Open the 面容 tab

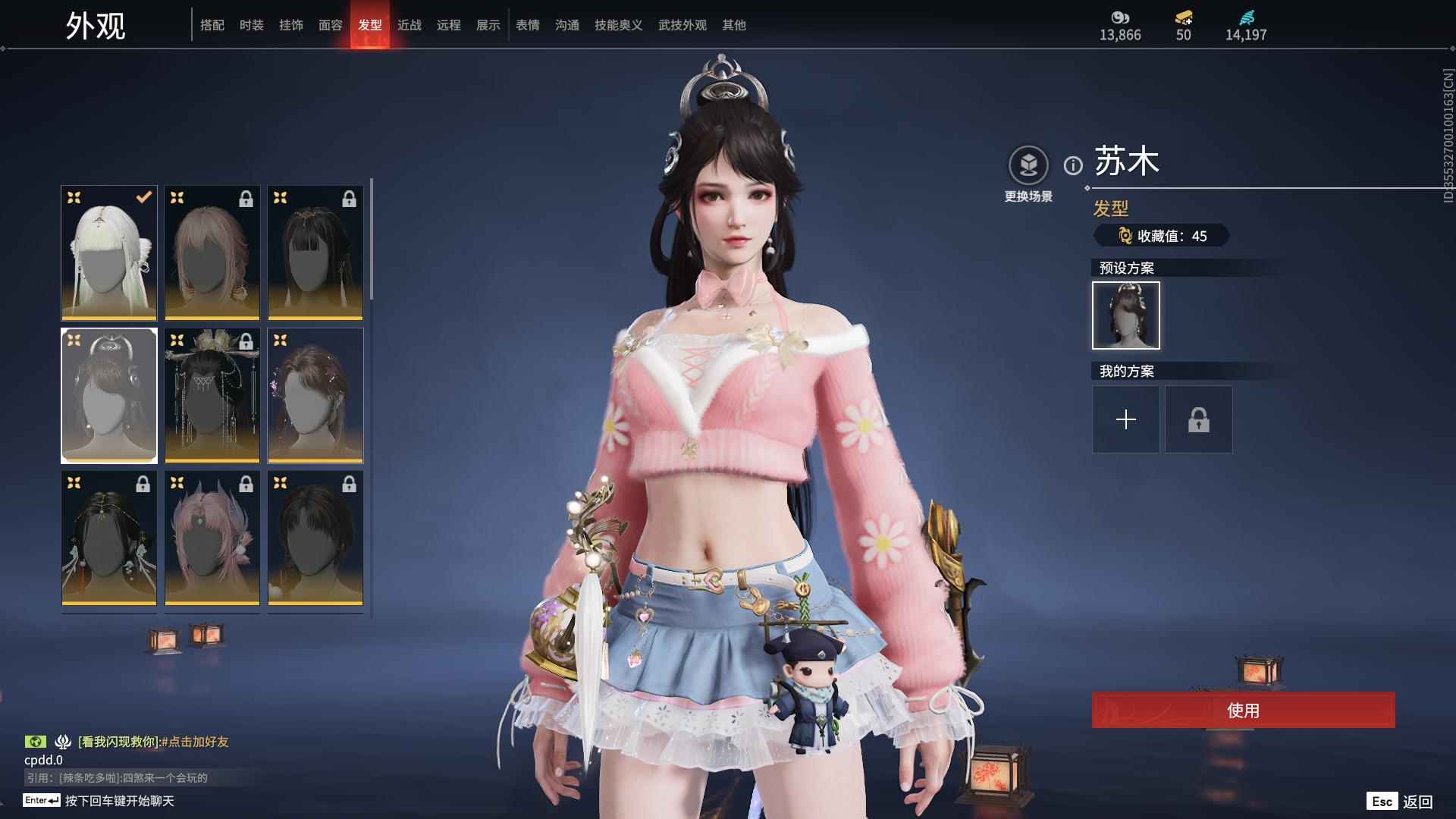point(331,25)
